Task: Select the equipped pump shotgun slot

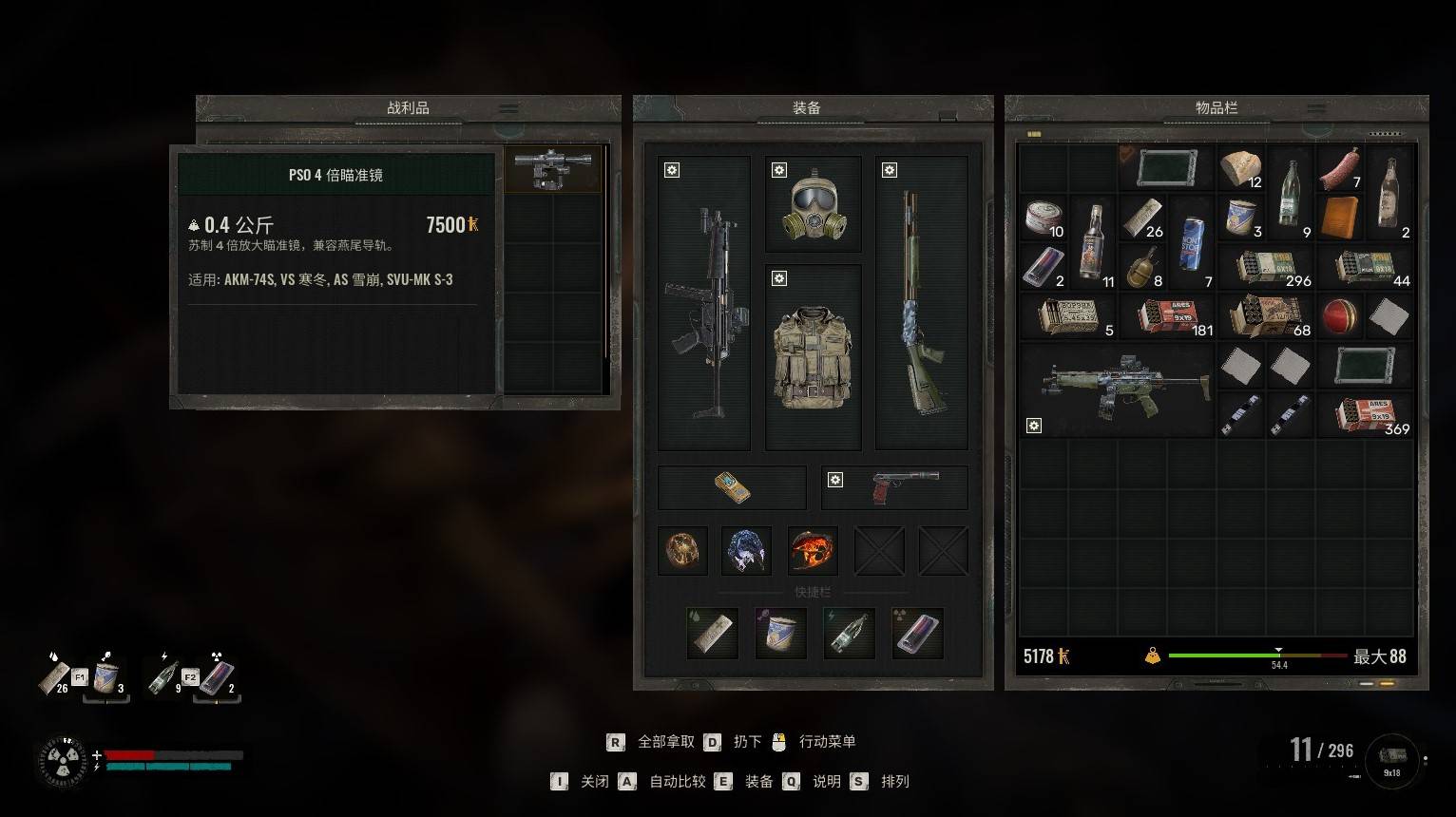Action: click(x=920, y=304)
